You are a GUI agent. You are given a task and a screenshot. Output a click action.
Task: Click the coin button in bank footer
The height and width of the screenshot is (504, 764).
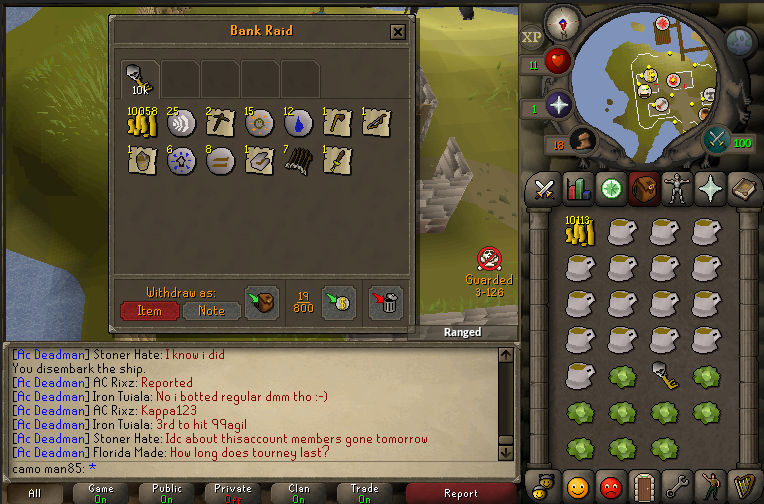click(340, 303)
